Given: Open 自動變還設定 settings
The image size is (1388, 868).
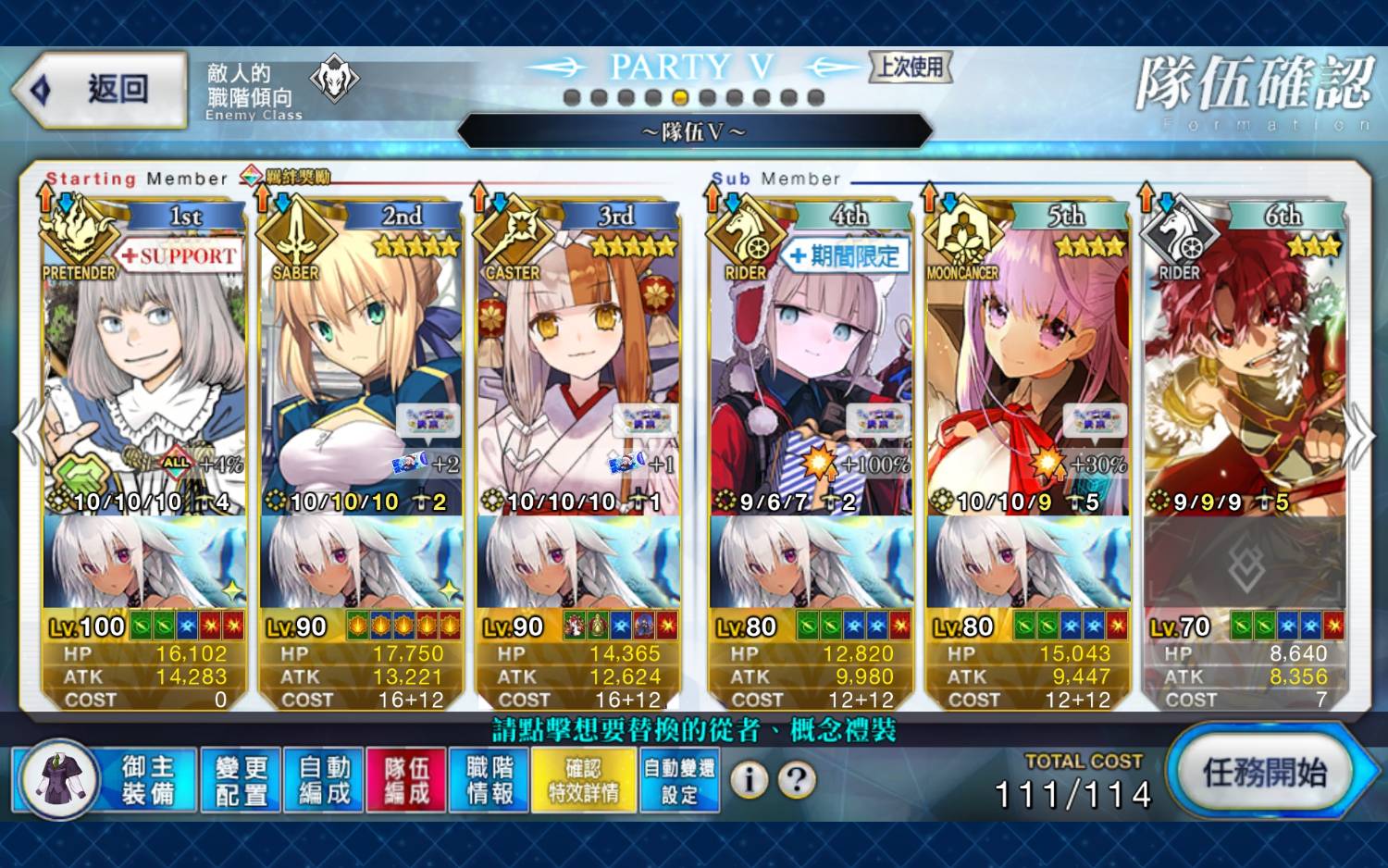Looking at the screenshot, I should tap(679, 780).
